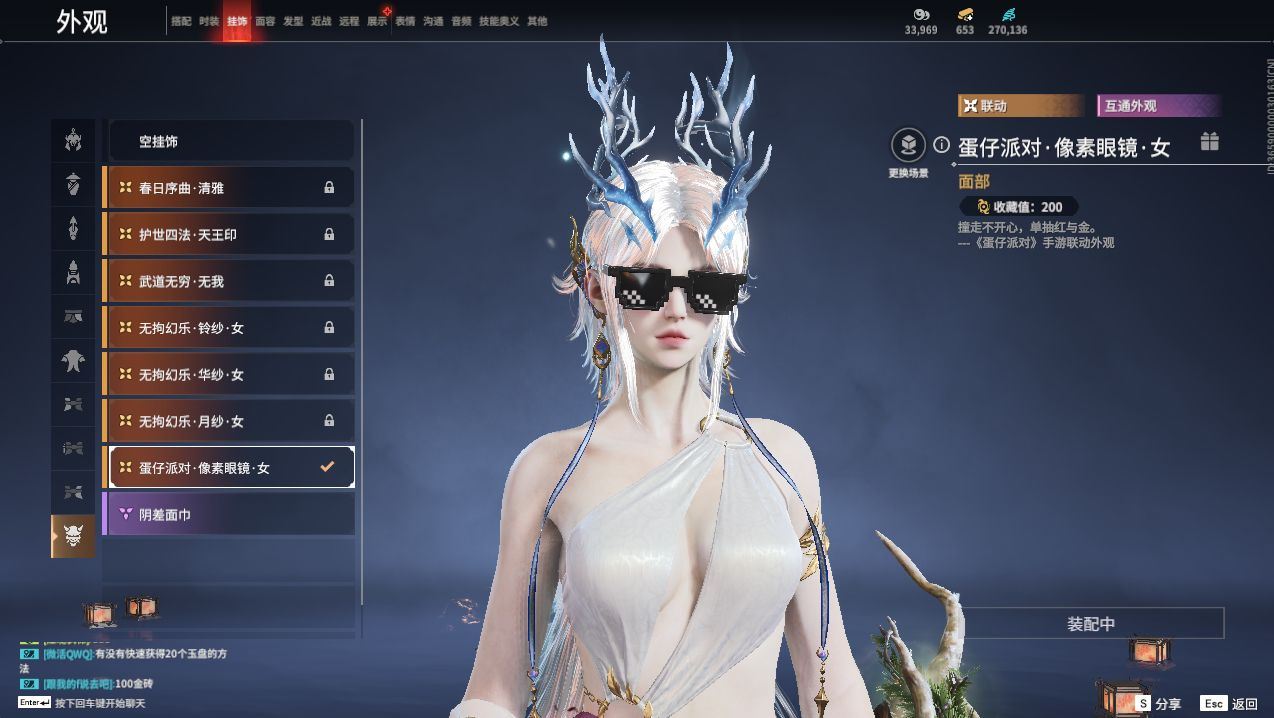
Task: Click the 装配中 equip button
Action: click(x=1091, y=624)
